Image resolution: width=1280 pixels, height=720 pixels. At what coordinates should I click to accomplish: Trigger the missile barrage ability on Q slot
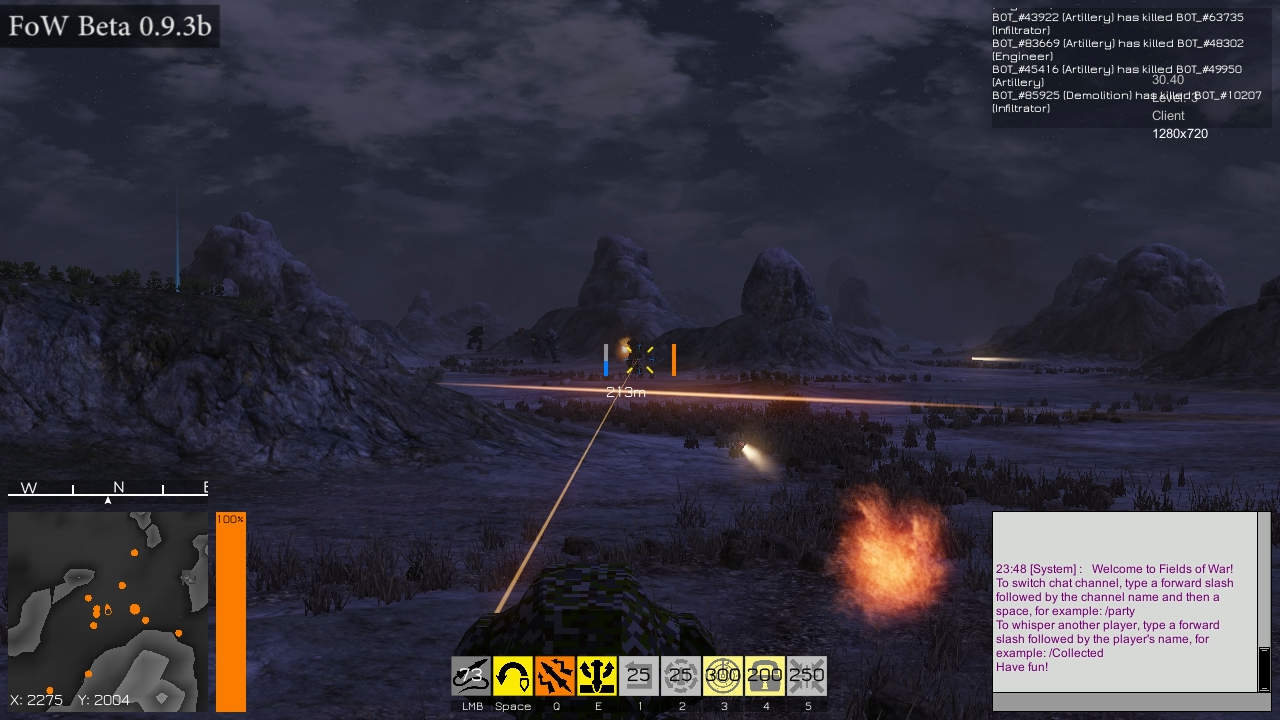tap(555, 675)
